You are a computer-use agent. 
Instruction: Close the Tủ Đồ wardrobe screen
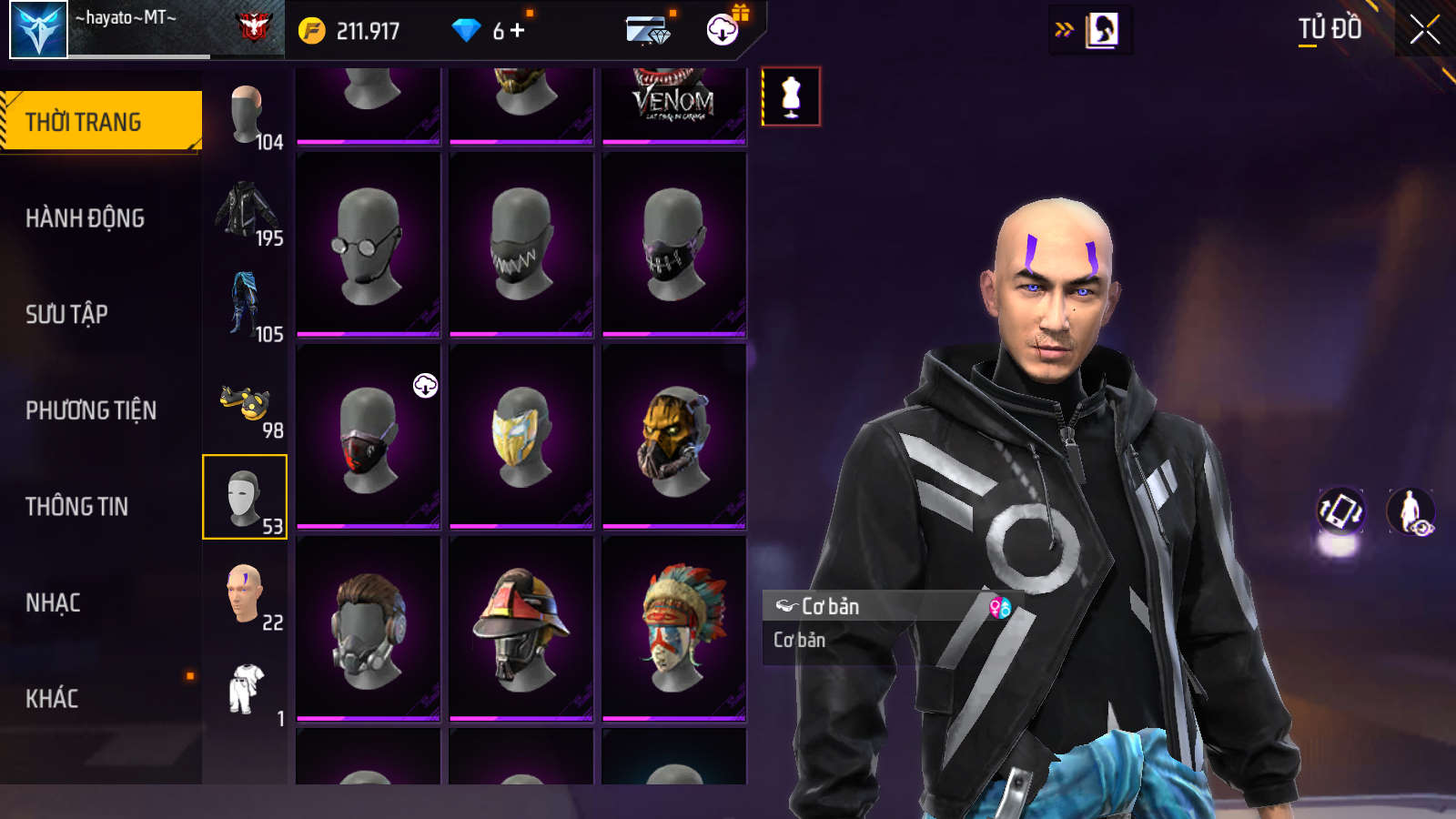[1424, 30]
